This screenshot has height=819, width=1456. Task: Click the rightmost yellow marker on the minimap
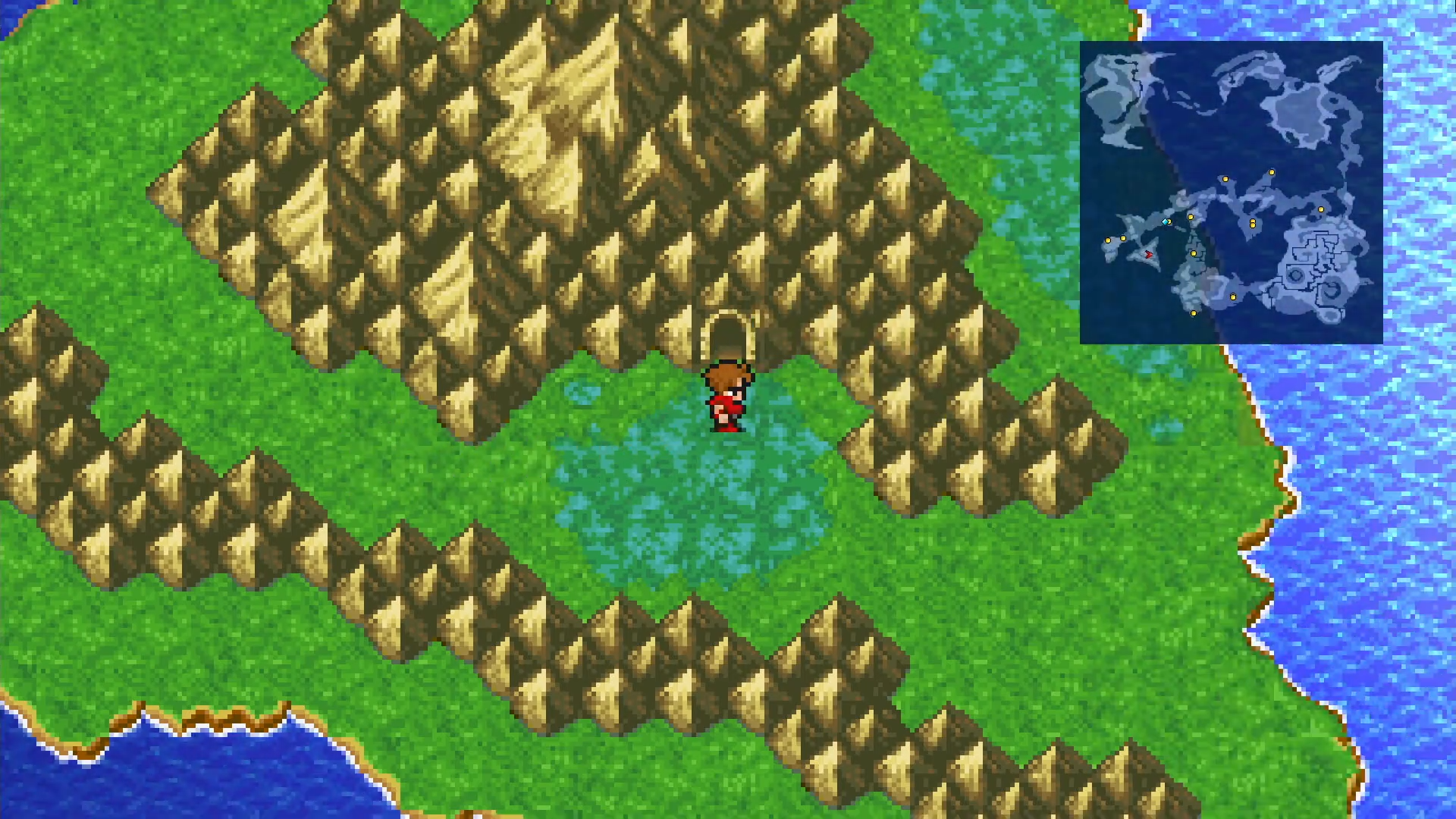pos(1321,209)
